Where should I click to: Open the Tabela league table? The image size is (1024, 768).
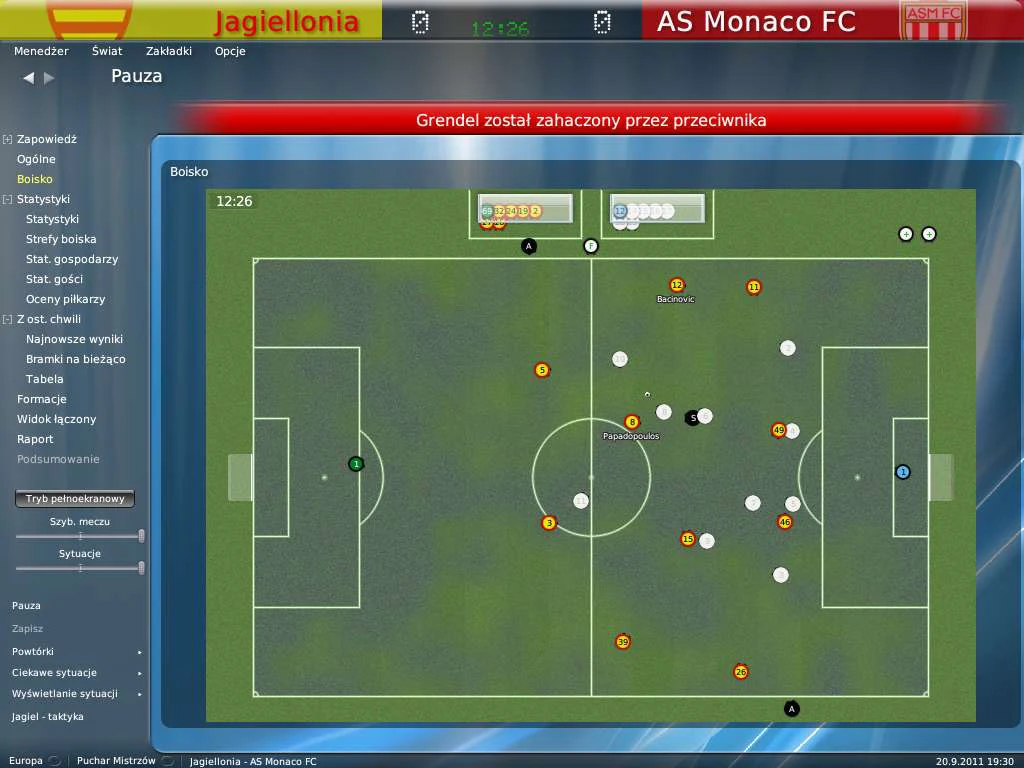point(44,379)
